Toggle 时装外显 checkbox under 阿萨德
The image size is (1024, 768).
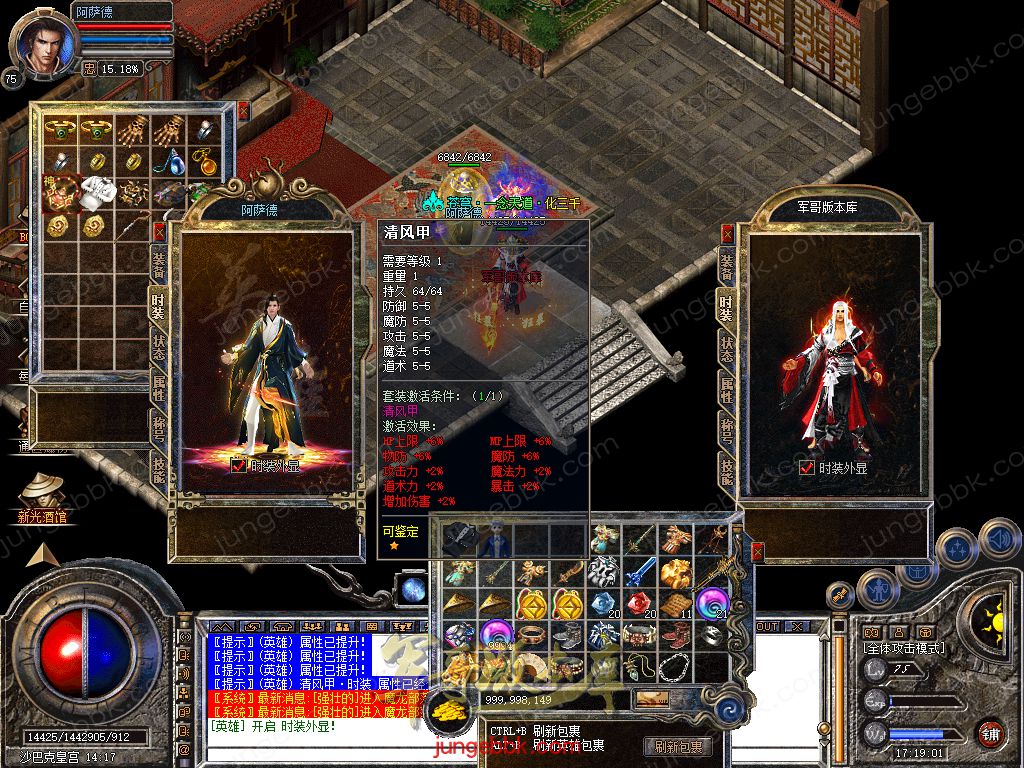coord(238,464)
